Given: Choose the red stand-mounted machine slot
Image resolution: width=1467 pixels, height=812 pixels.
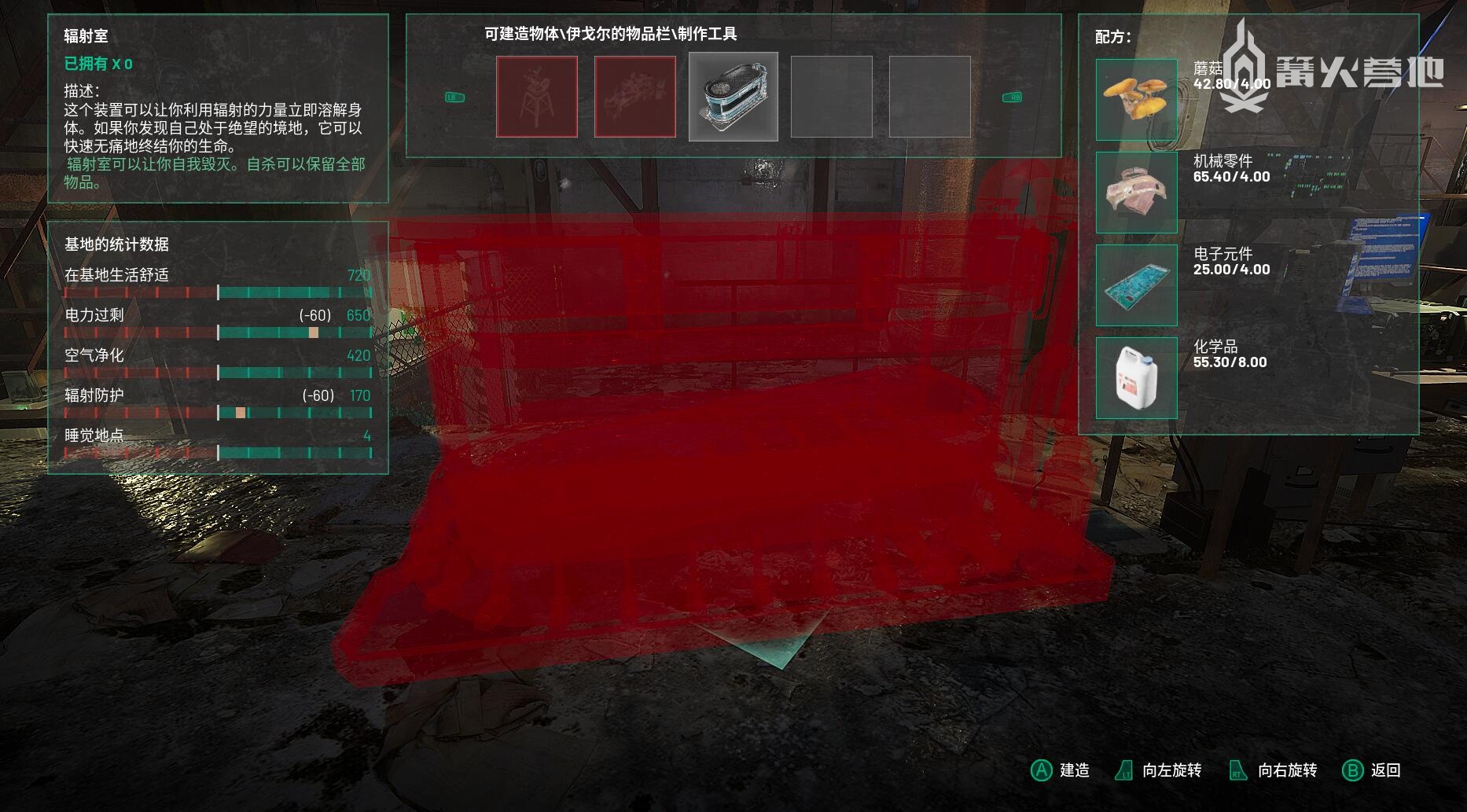Looking at the screenshot, I should coord(537,97).
